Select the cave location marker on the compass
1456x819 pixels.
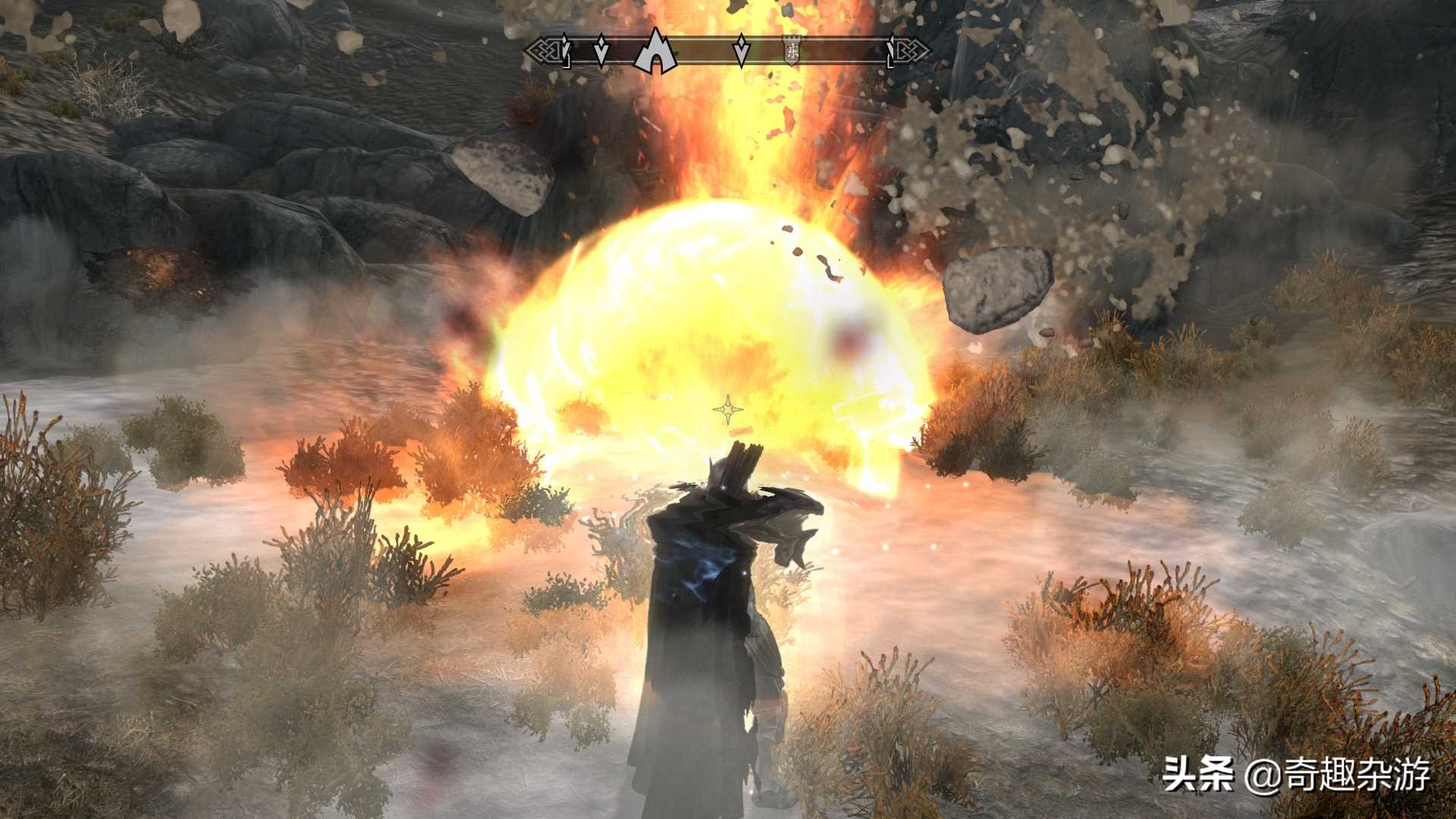tap(655, 51)
